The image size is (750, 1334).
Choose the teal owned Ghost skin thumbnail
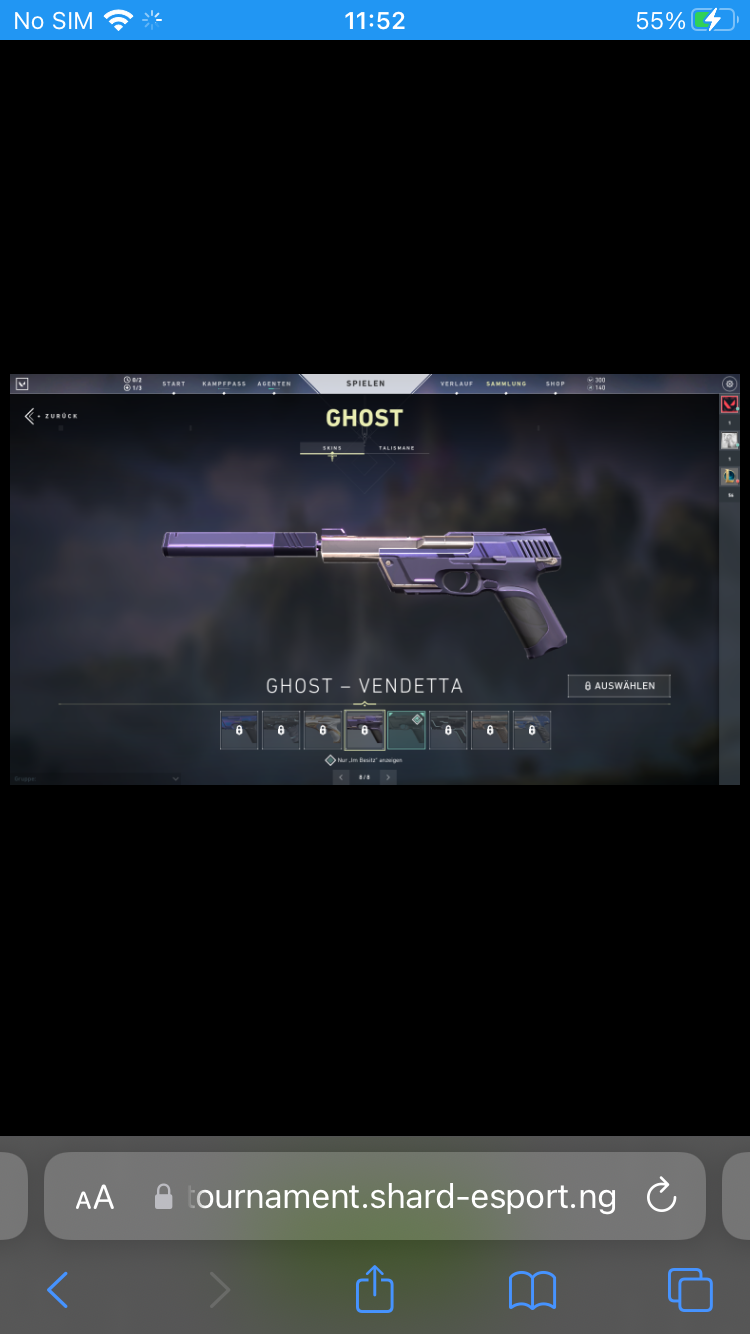(x=407, y=731)
